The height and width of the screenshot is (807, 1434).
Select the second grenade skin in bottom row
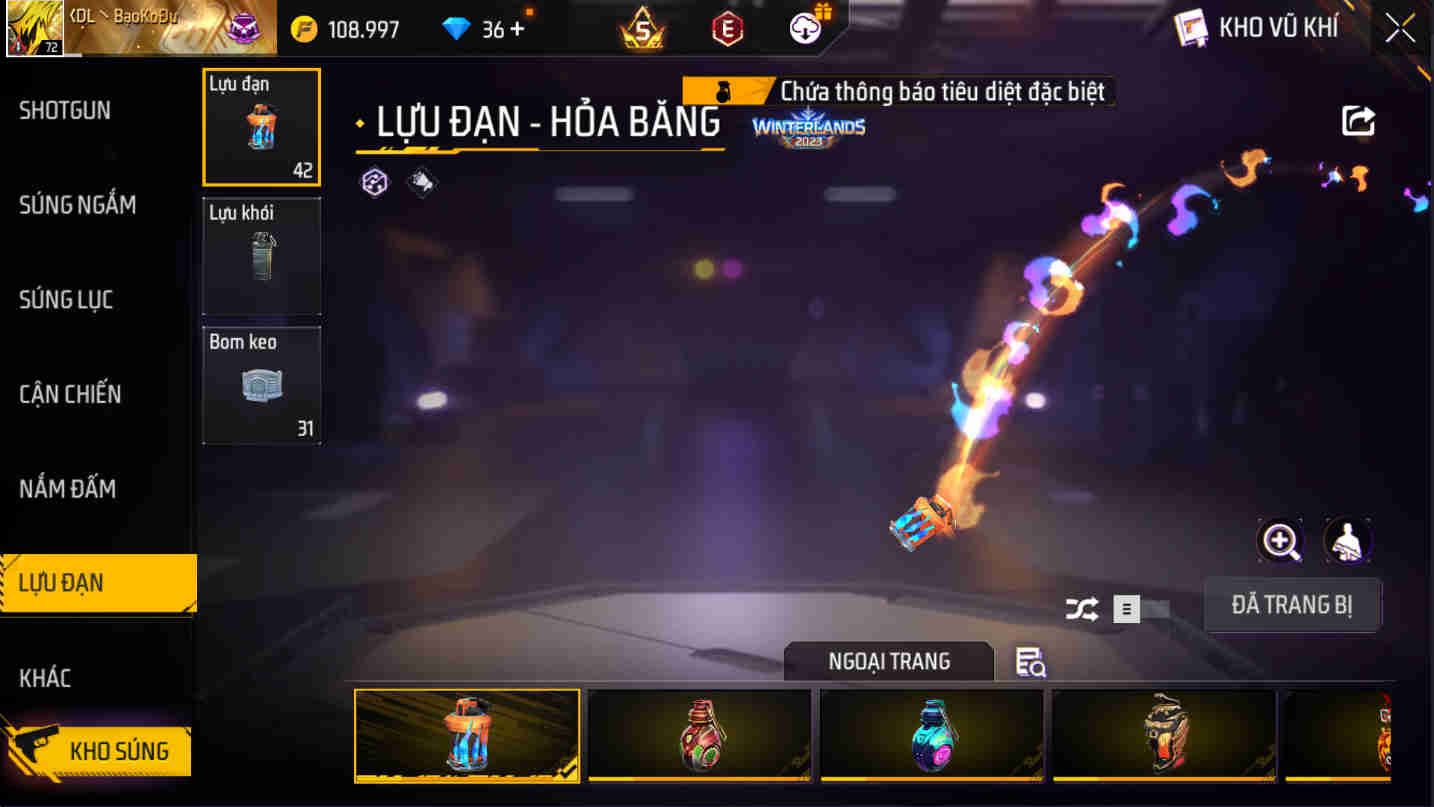(699, 736)
